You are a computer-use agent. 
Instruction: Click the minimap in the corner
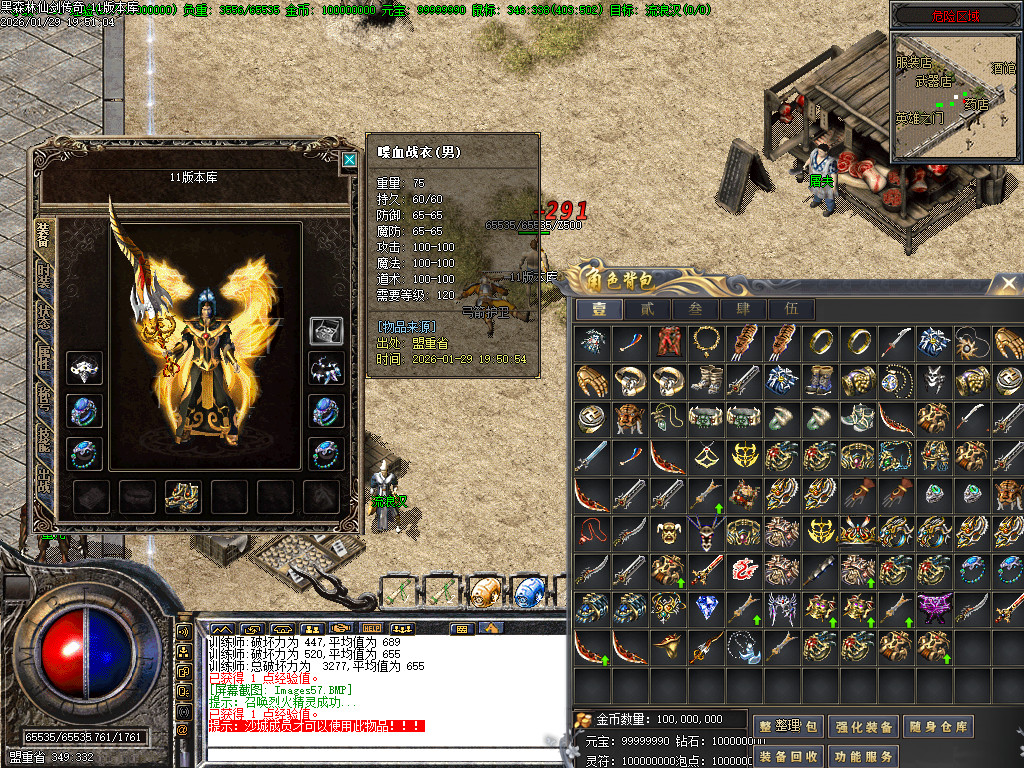(956, 96)
